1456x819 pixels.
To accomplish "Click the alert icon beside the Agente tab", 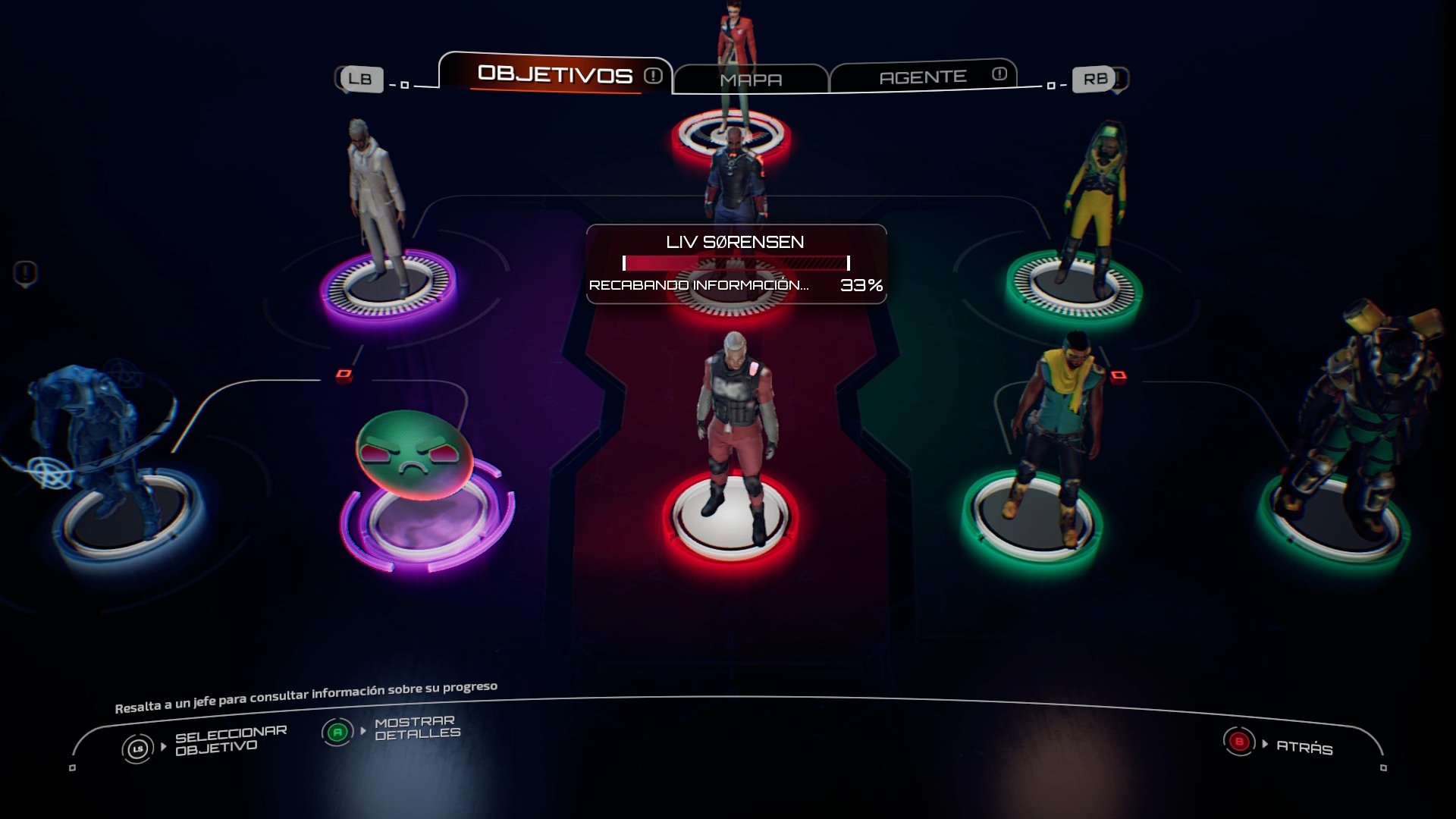I will tap(999, 74).
